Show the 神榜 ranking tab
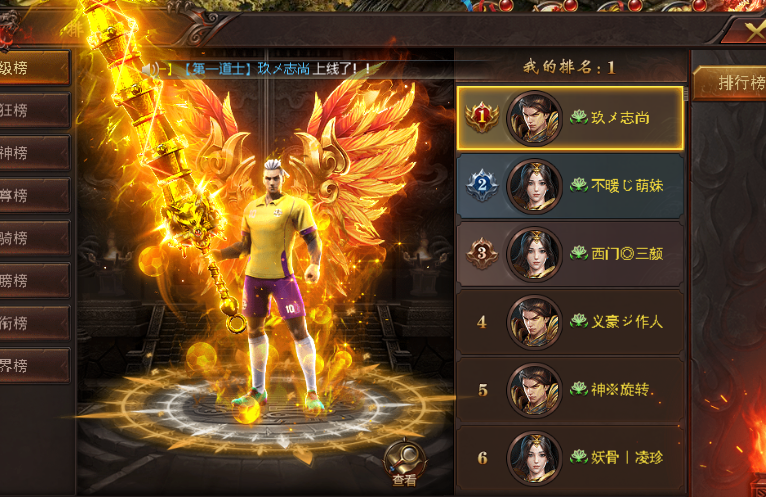 pyautogui.click(x=34, y=152)
